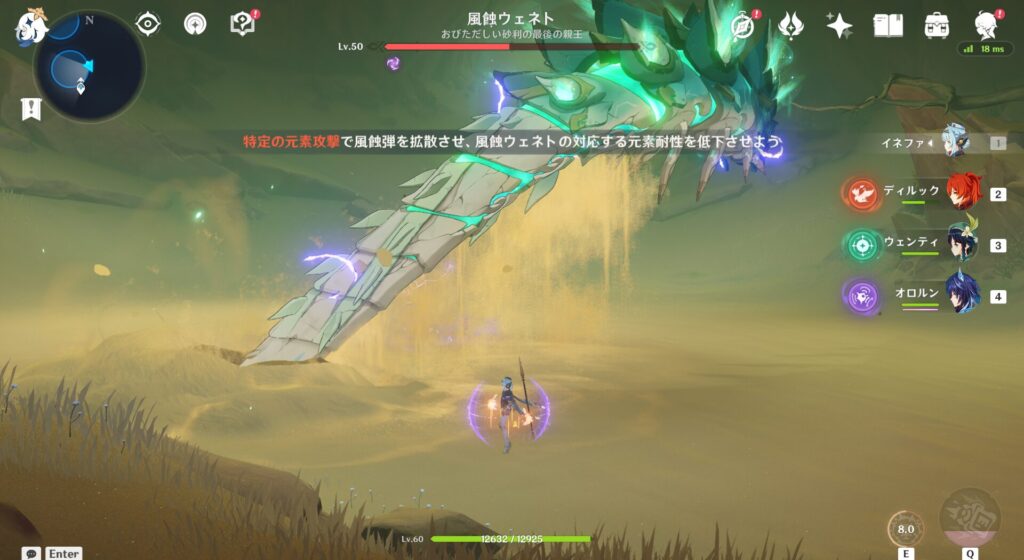Image resolution: width=1024 pixels, height=560 pixels.
Task: Open the adventurer handbook book icon
Action: click(888, 25)
